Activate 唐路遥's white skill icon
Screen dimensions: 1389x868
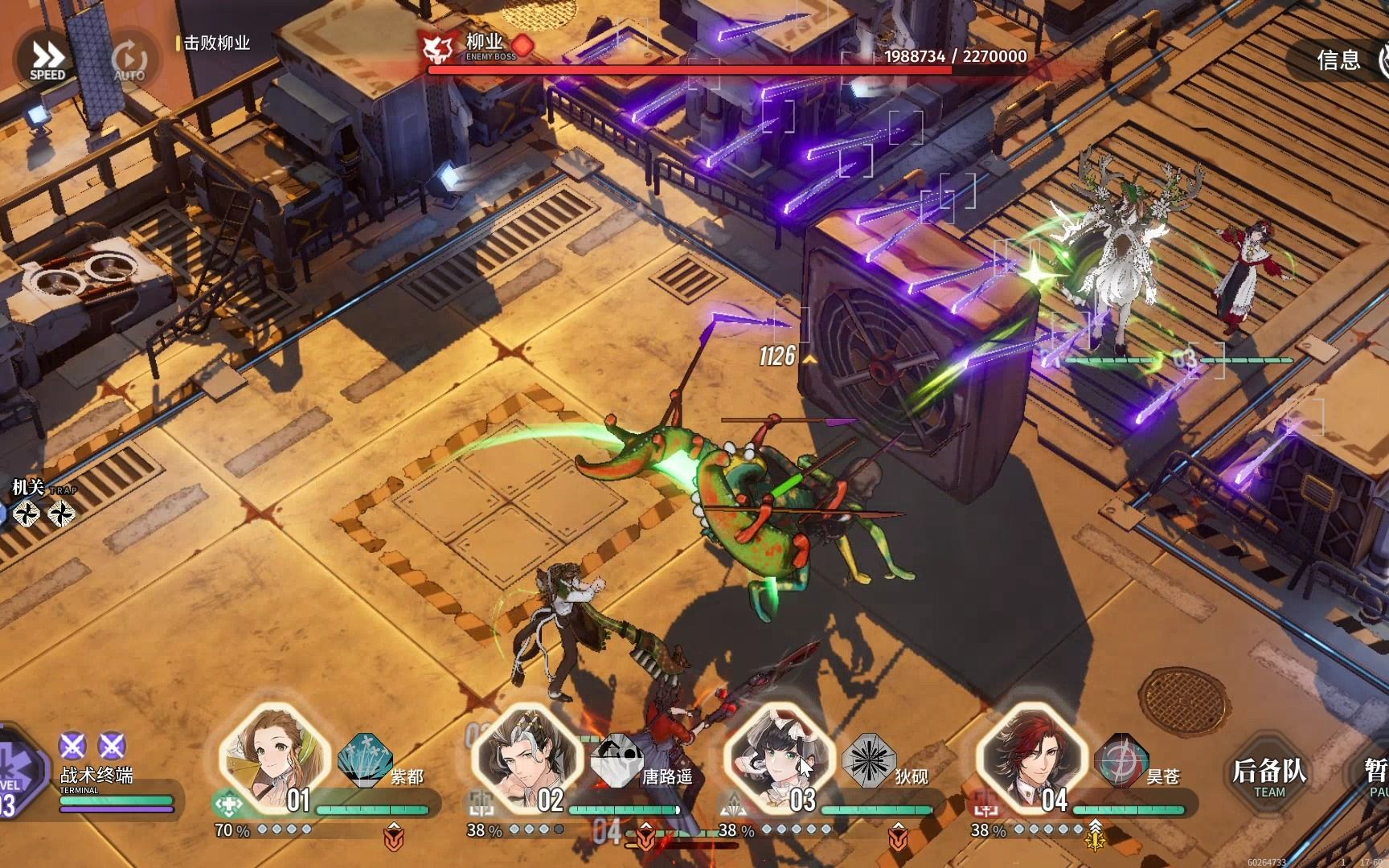(x=617, y=760)
